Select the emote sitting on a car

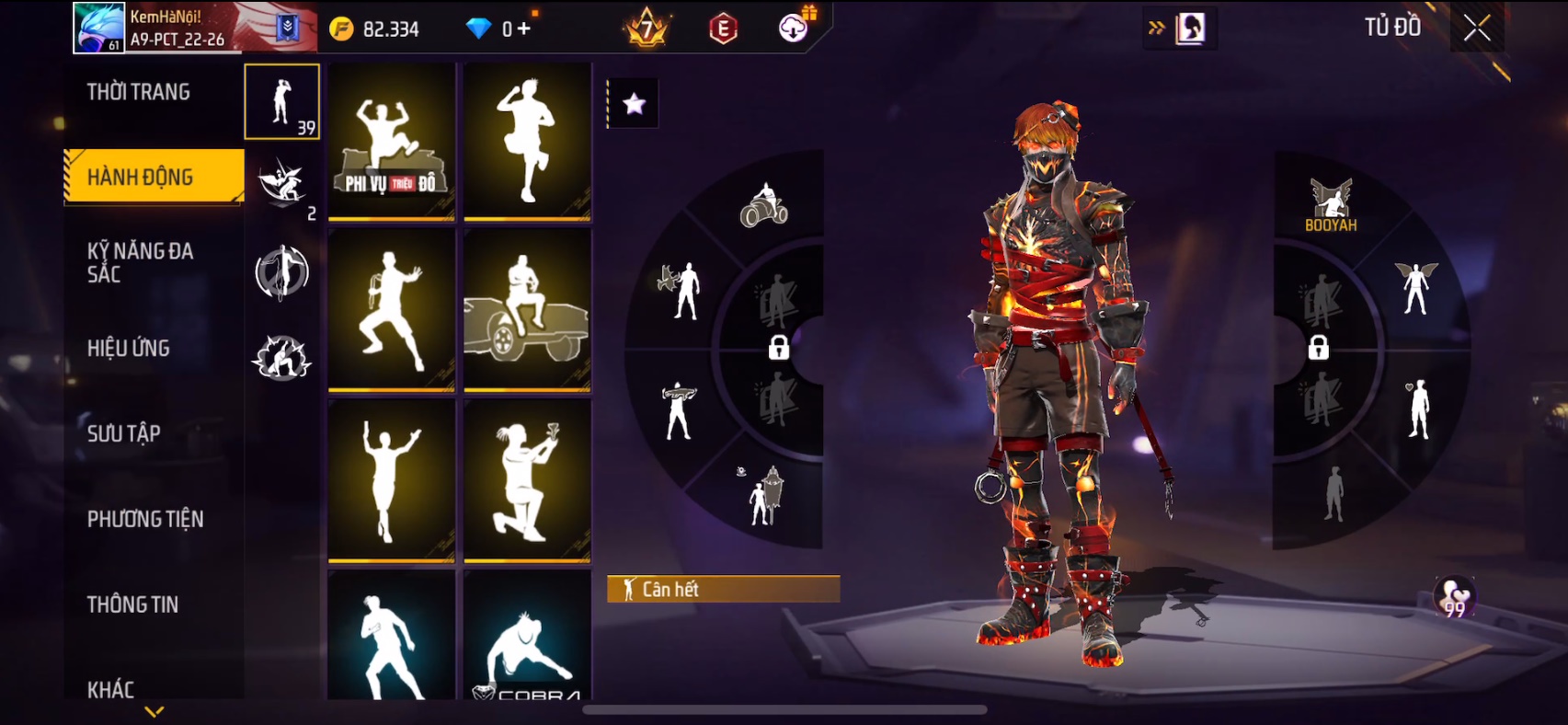tap(527, 310)
